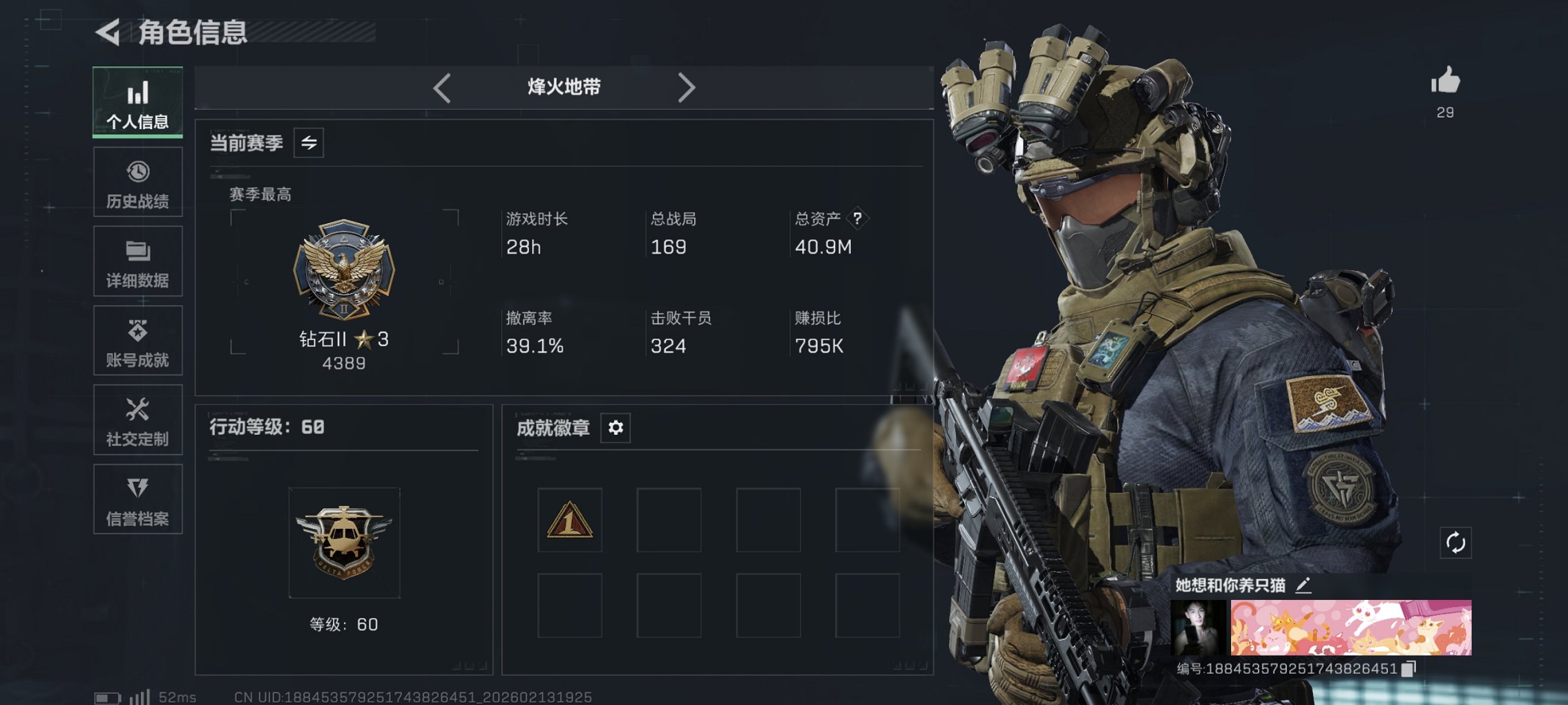Go back using the 角色信息 back arrow
The width and height of the screenshot is (1568, 705).
pyautogui.click(x=107, y=30)
